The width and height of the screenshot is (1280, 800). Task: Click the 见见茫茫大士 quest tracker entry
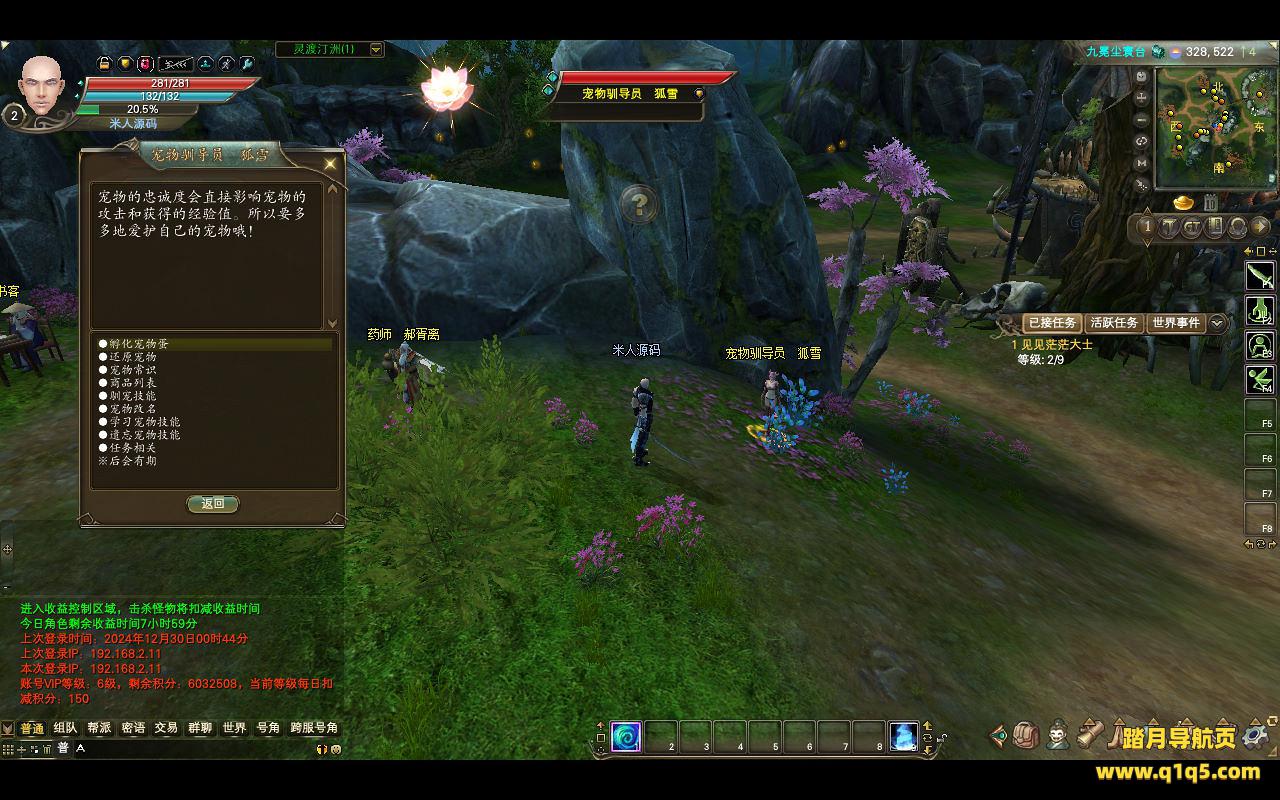(1056, 345)
